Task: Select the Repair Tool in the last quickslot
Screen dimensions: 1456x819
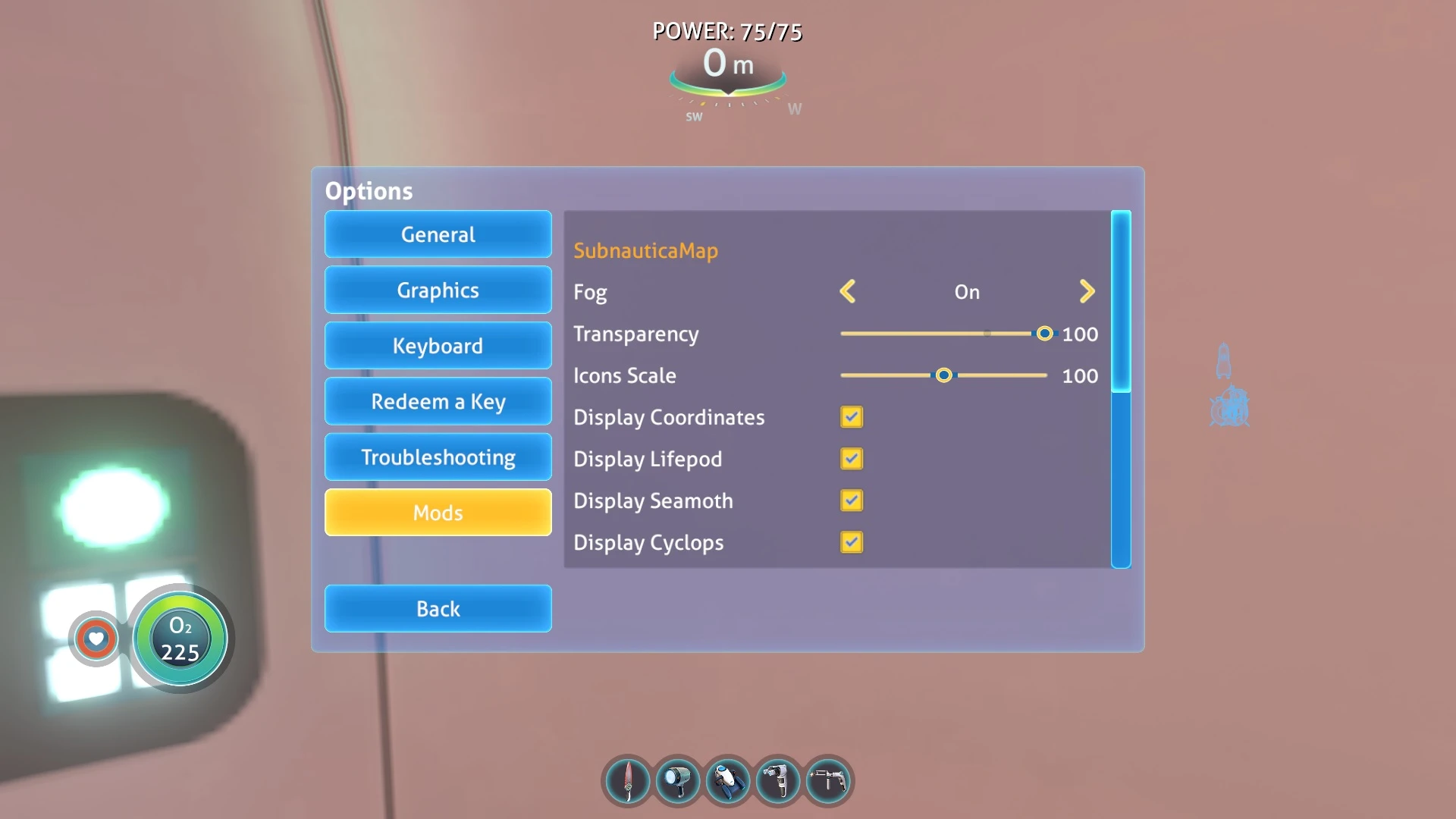Action: (x=829, y=781)
